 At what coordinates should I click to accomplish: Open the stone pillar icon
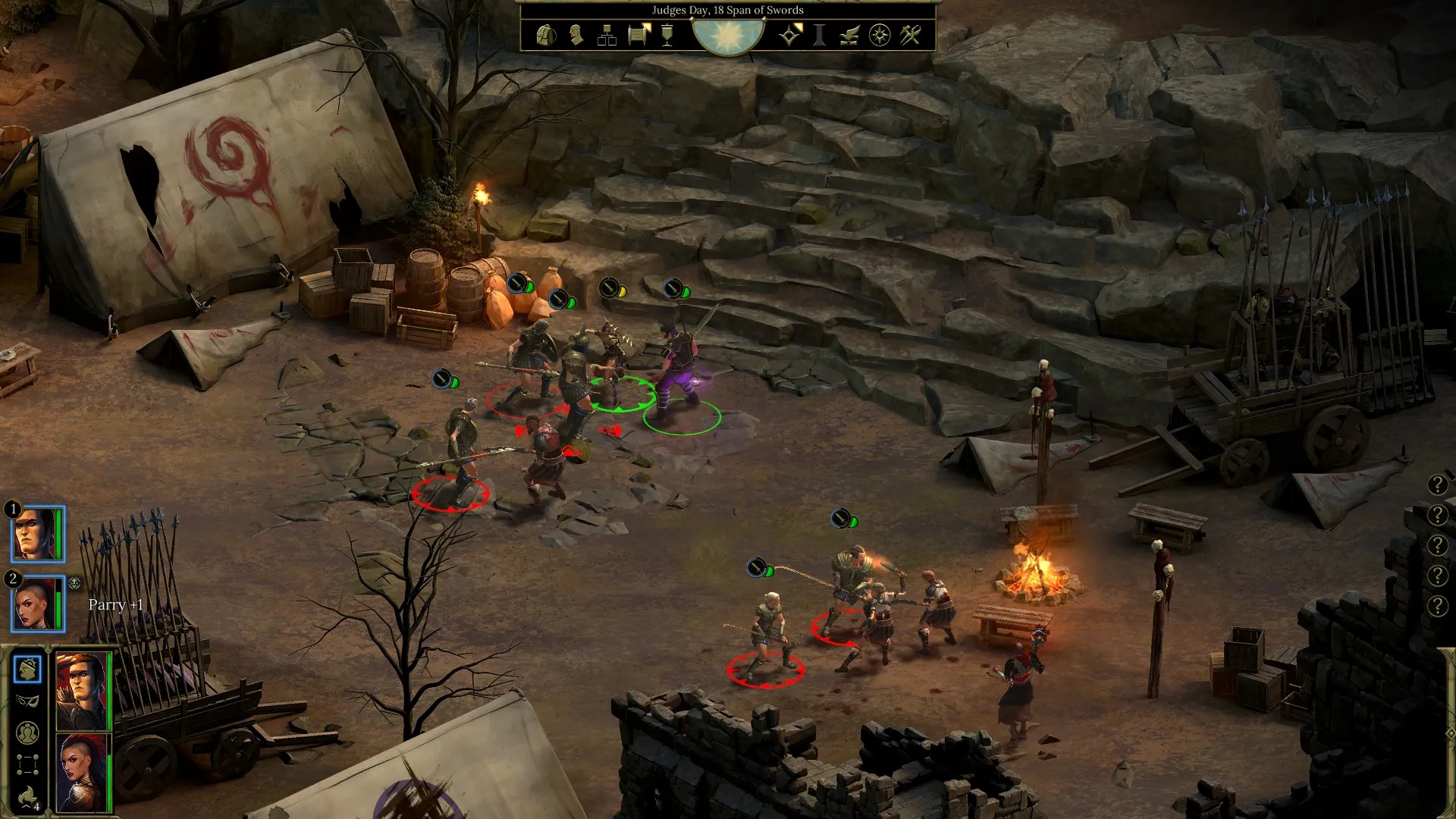(820, 35)
